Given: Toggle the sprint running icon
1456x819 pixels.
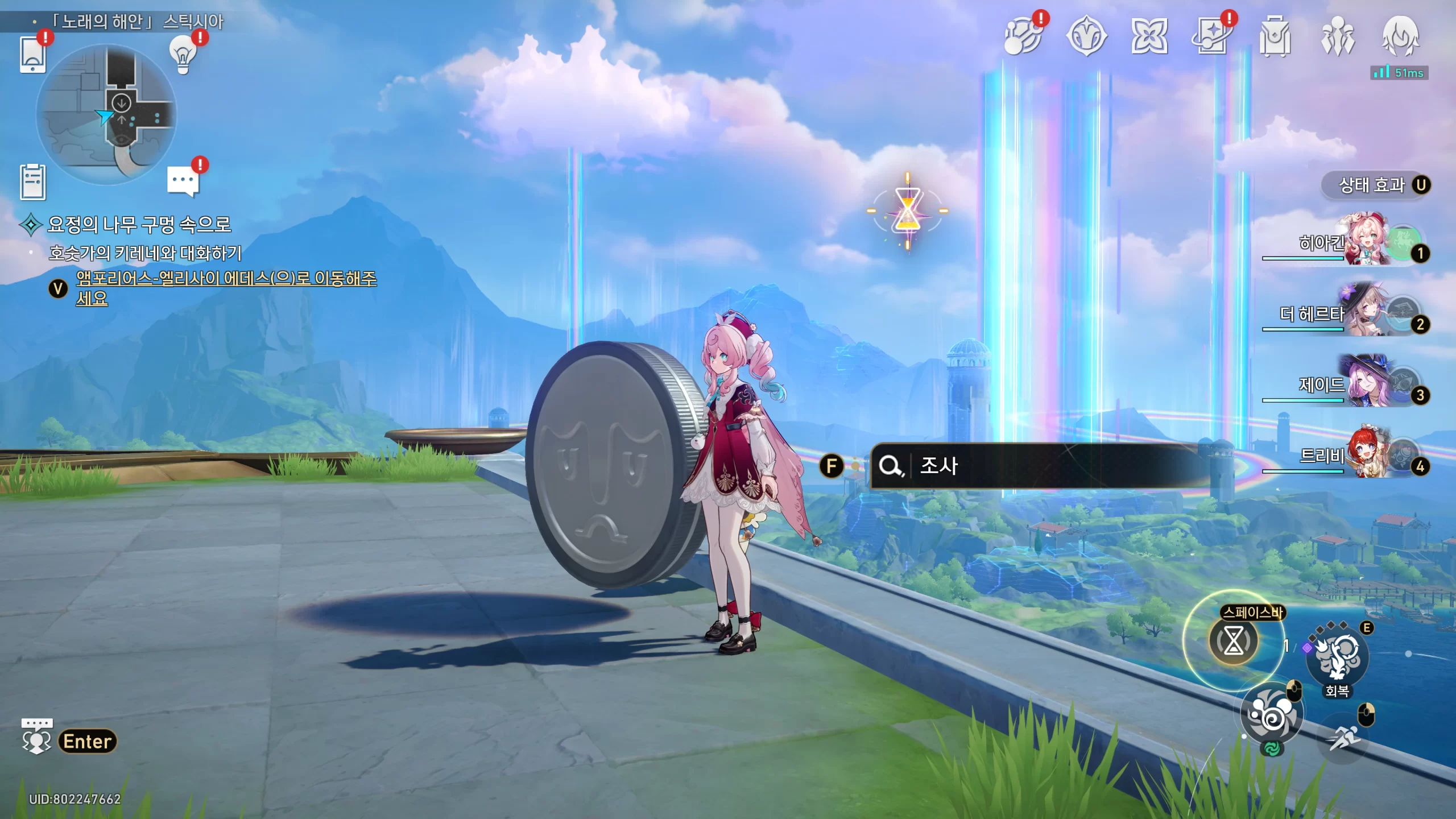Looking at the screenshot, I should pos(1343,738).
